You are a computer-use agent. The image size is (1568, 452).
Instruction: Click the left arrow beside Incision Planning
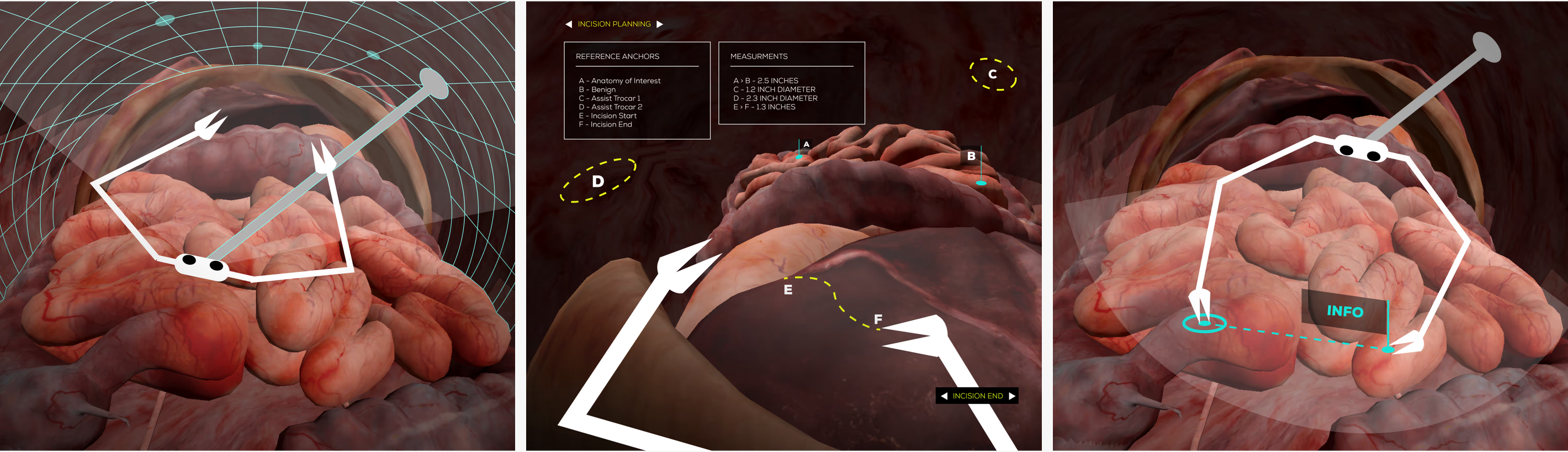click(x=569, y=24)
